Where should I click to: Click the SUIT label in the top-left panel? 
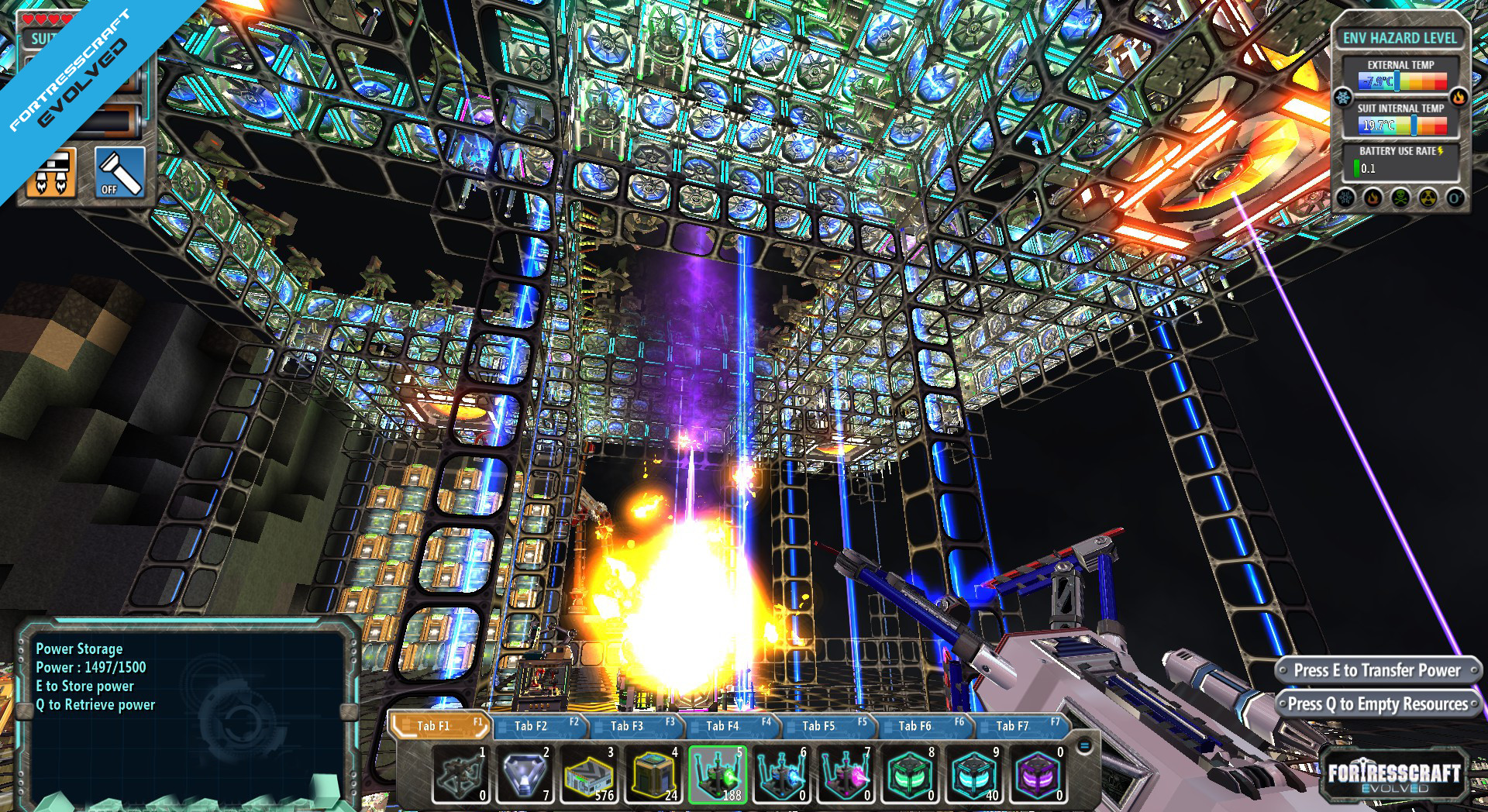pyautogui.click(x=42, y=36)
